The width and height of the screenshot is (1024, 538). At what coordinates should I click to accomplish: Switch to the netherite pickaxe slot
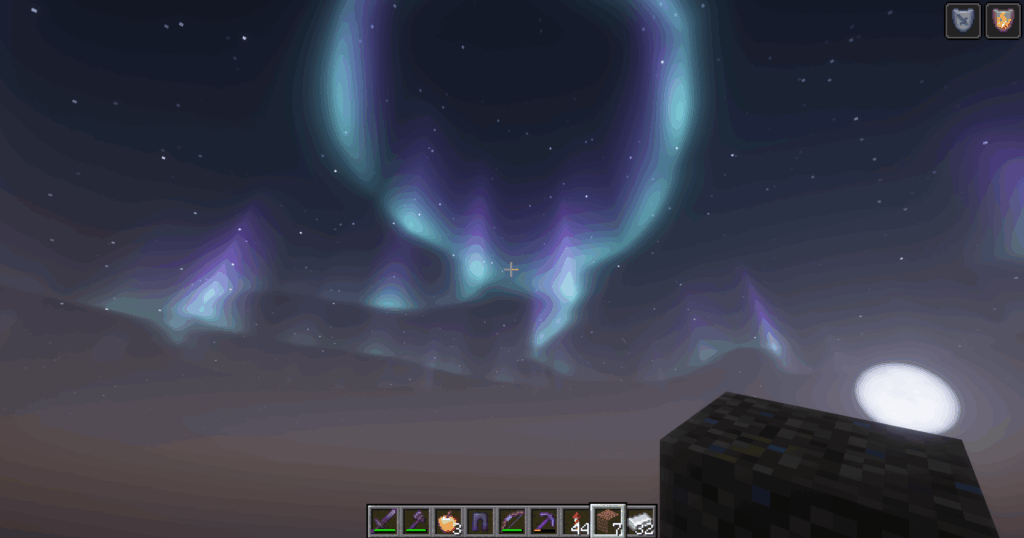tap(544, 520)
